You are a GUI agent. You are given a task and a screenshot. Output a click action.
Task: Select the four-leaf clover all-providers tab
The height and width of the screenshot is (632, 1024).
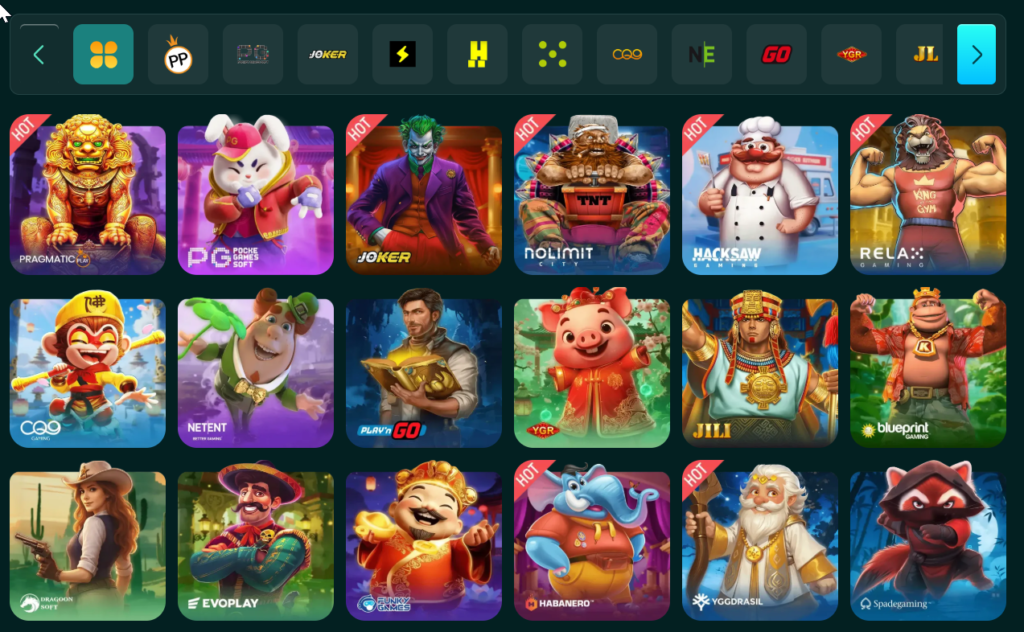coord(103,54)
